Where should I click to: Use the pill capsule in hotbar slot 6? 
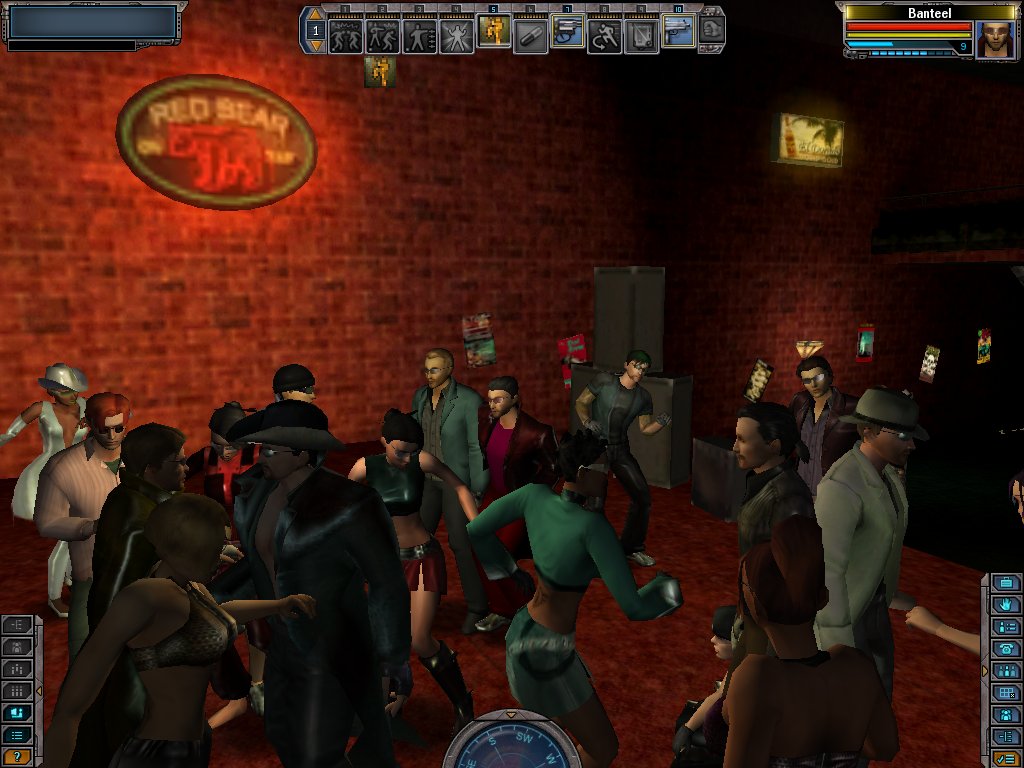[530, 36]
